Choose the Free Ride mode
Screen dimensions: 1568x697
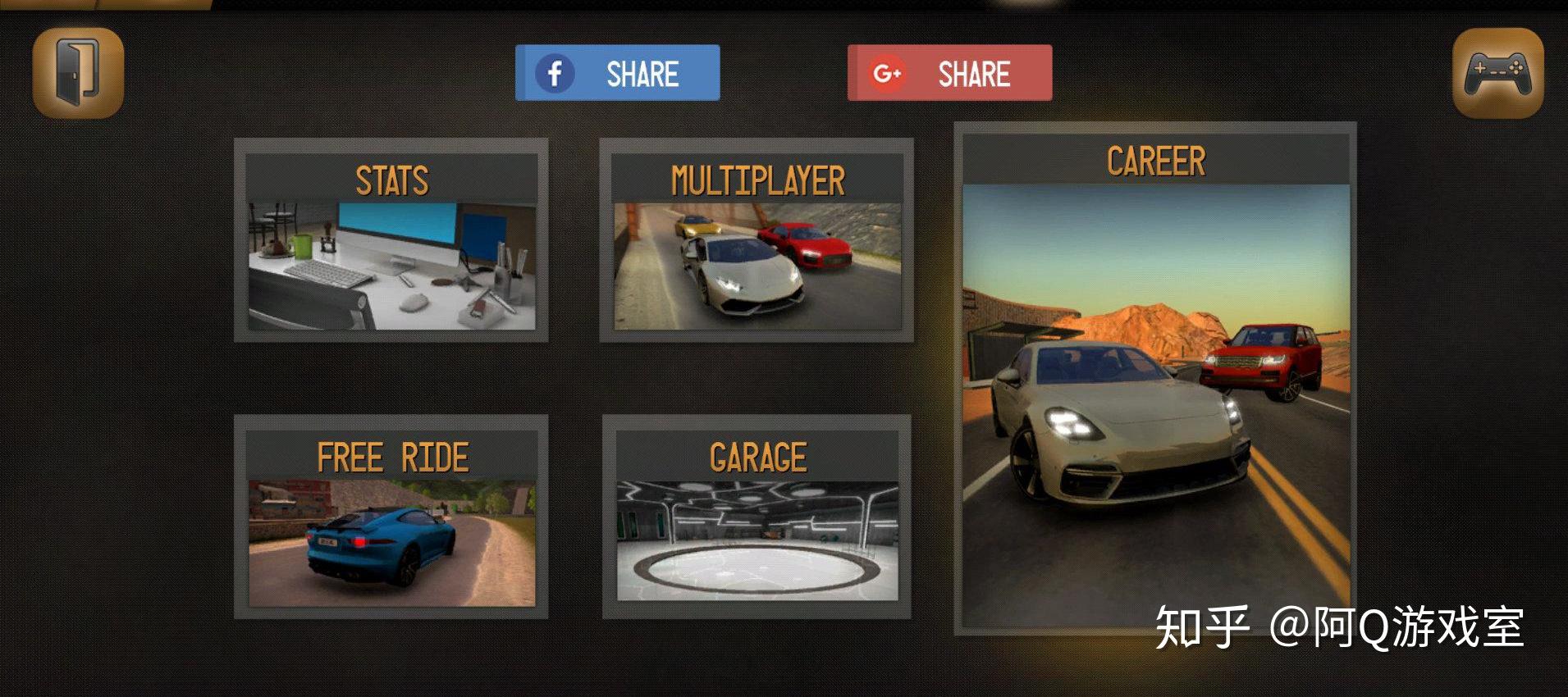(391, 517)
